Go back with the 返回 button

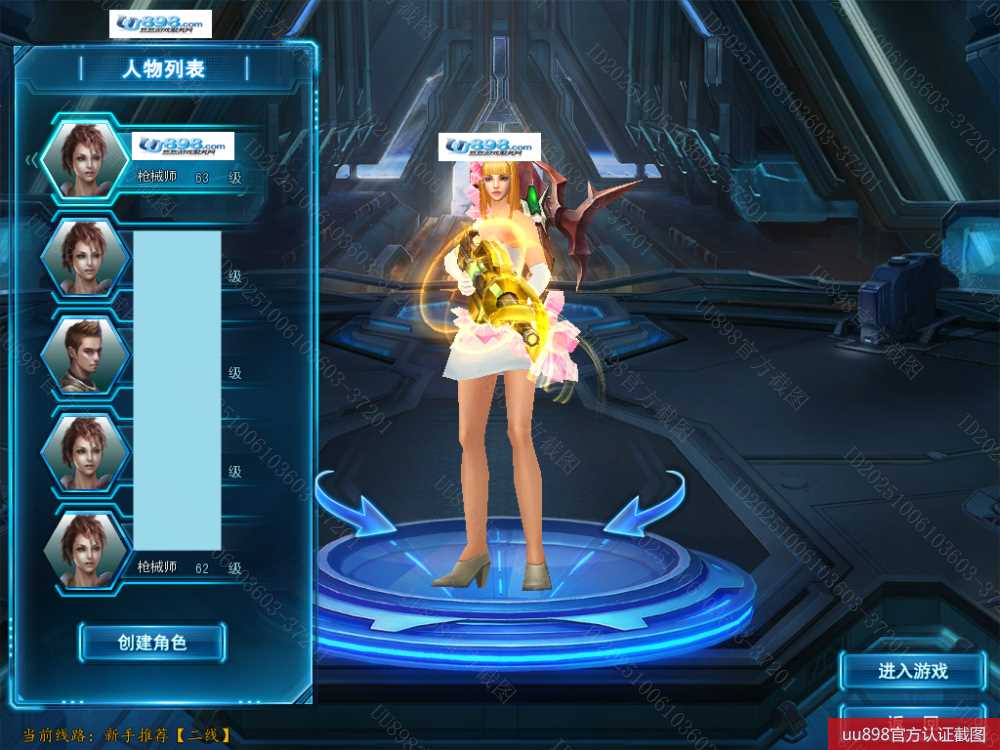pyautogui.click(x=912, y=722)
